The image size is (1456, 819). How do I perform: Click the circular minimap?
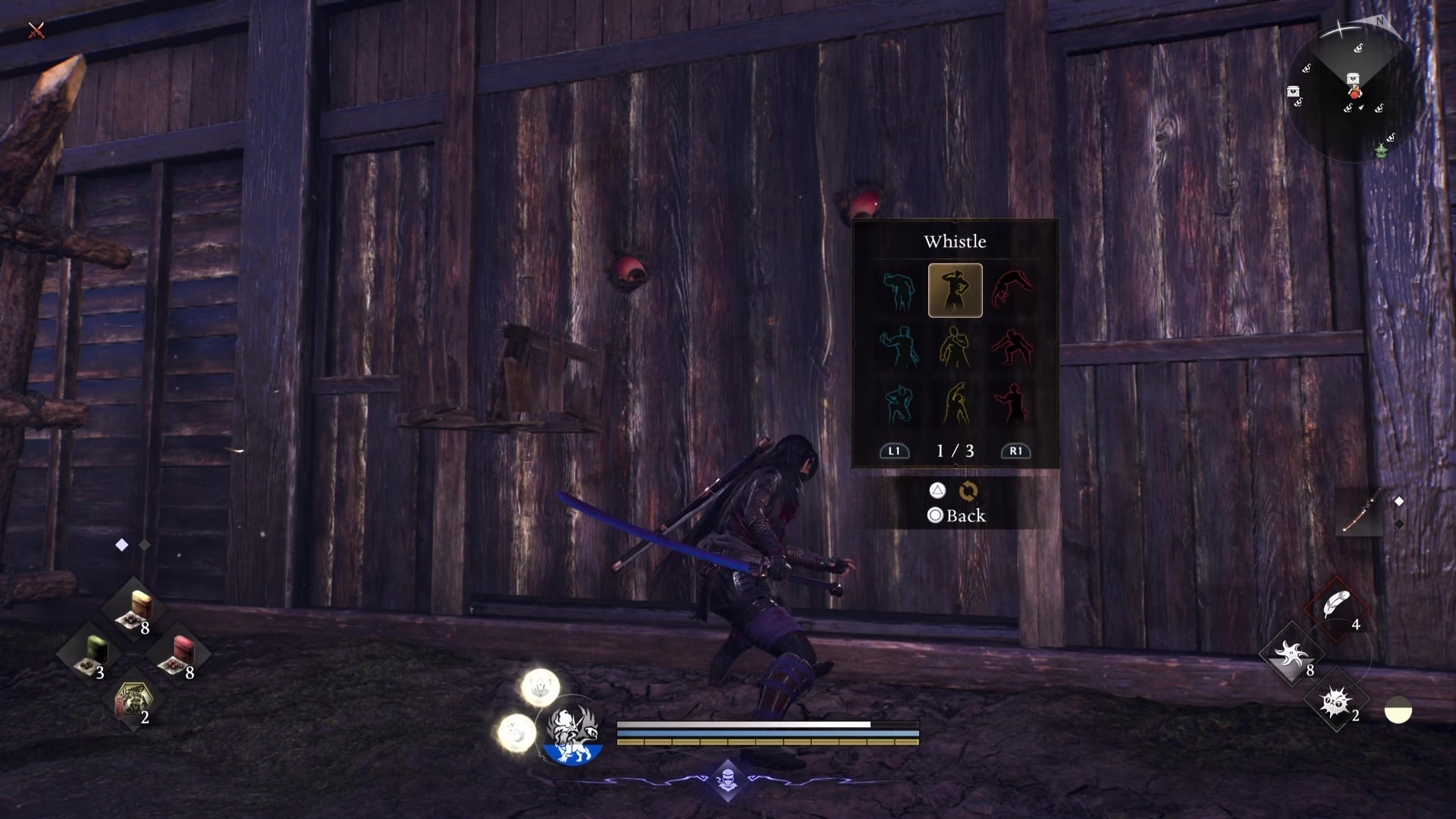tap(1353, 91)
